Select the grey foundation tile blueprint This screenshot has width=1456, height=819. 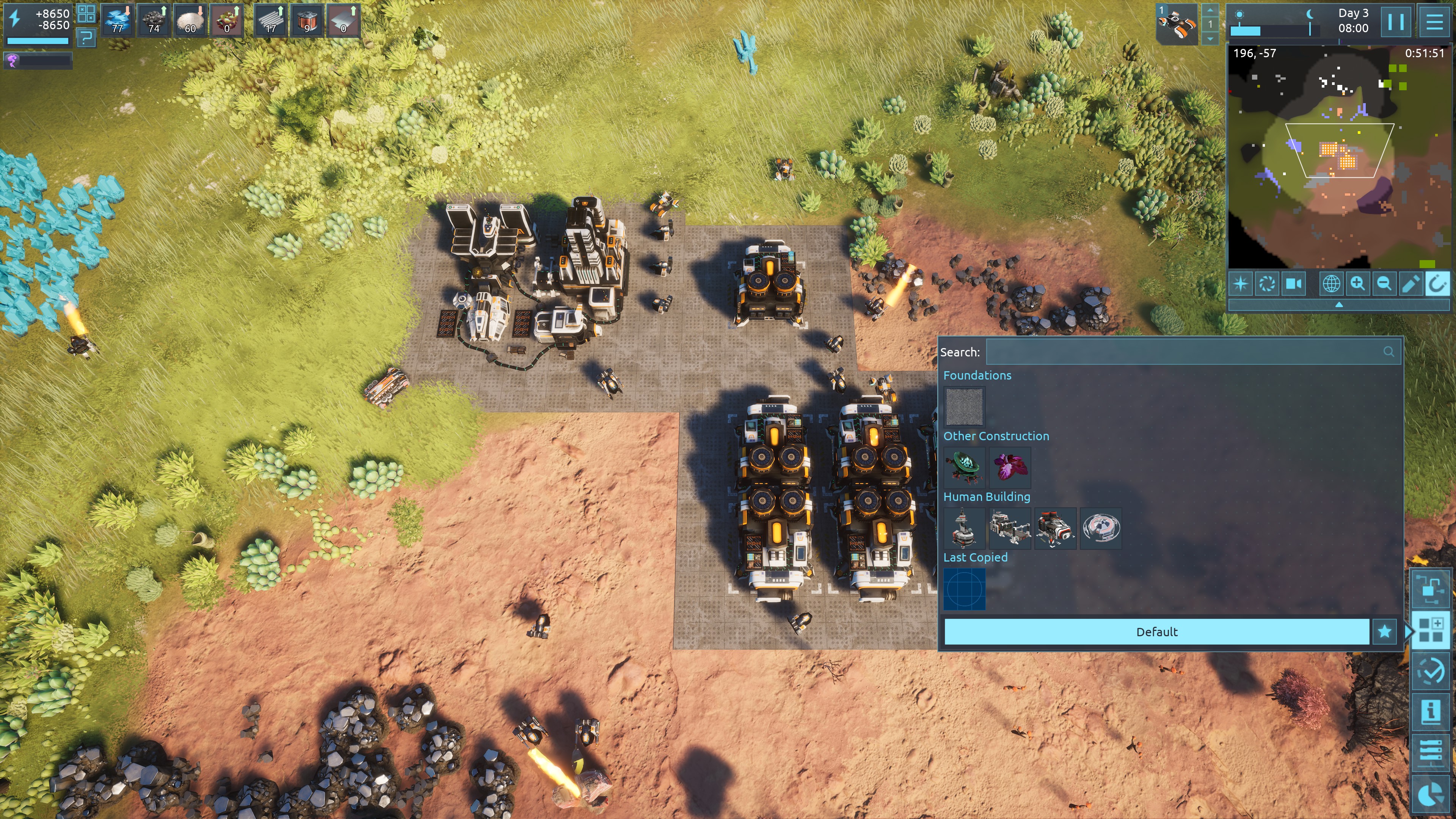[964, 406]
